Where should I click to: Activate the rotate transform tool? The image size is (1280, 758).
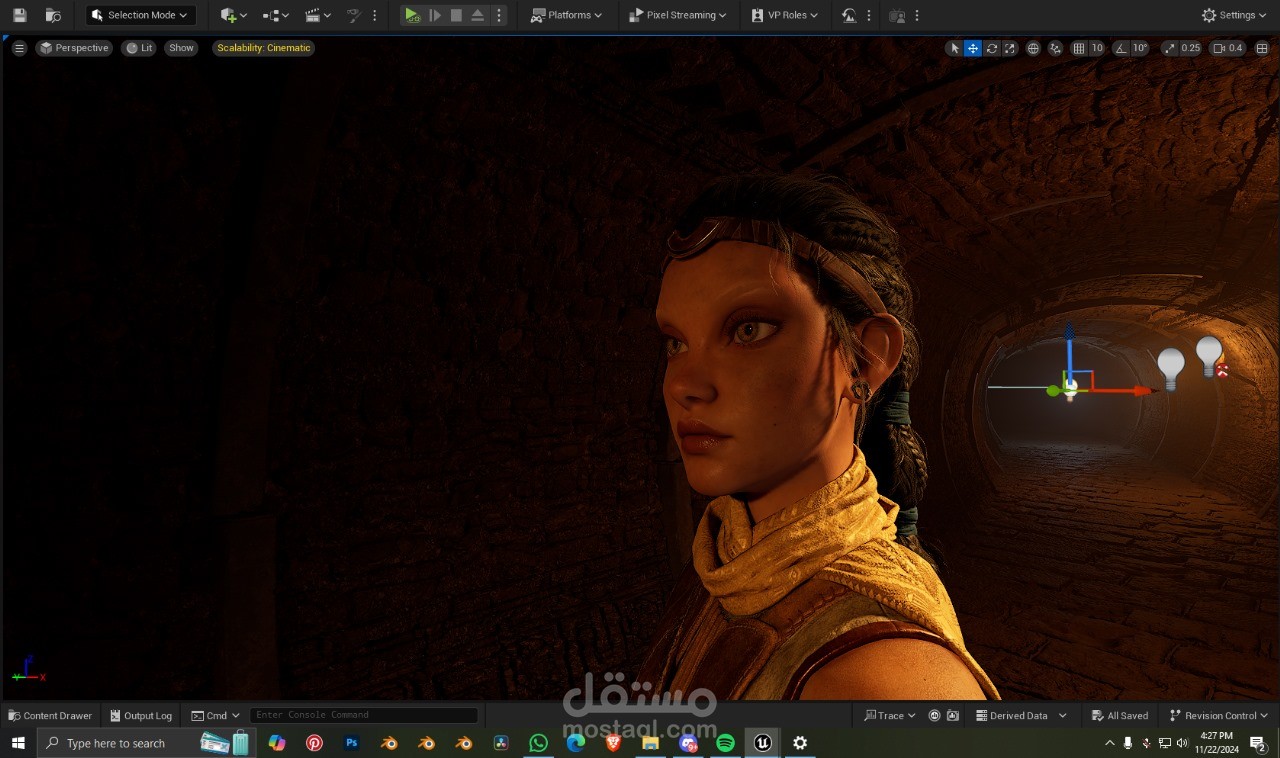coord(991,48)
